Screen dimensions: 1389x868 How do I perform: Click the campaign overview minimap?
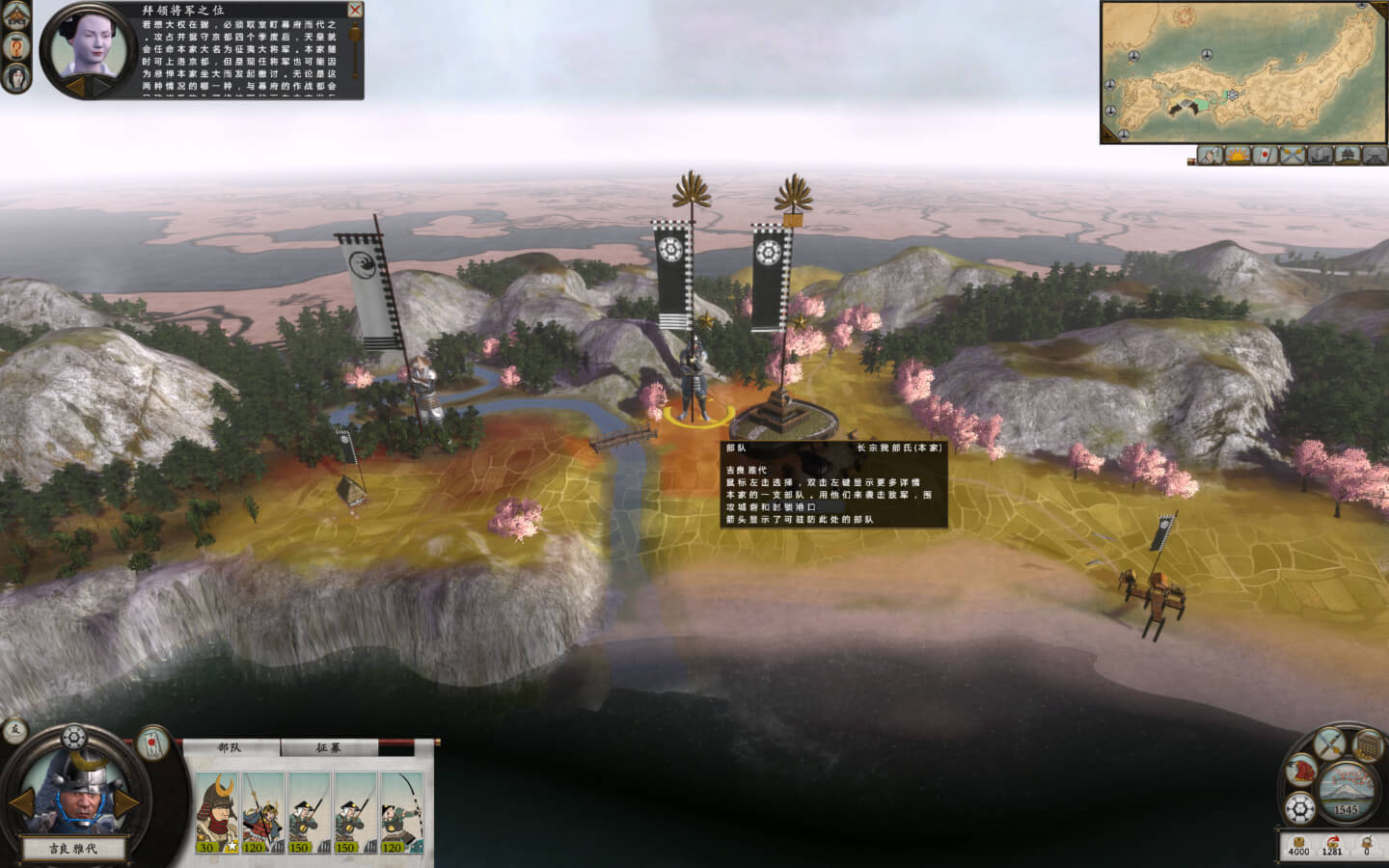[x=1242, y=72]
